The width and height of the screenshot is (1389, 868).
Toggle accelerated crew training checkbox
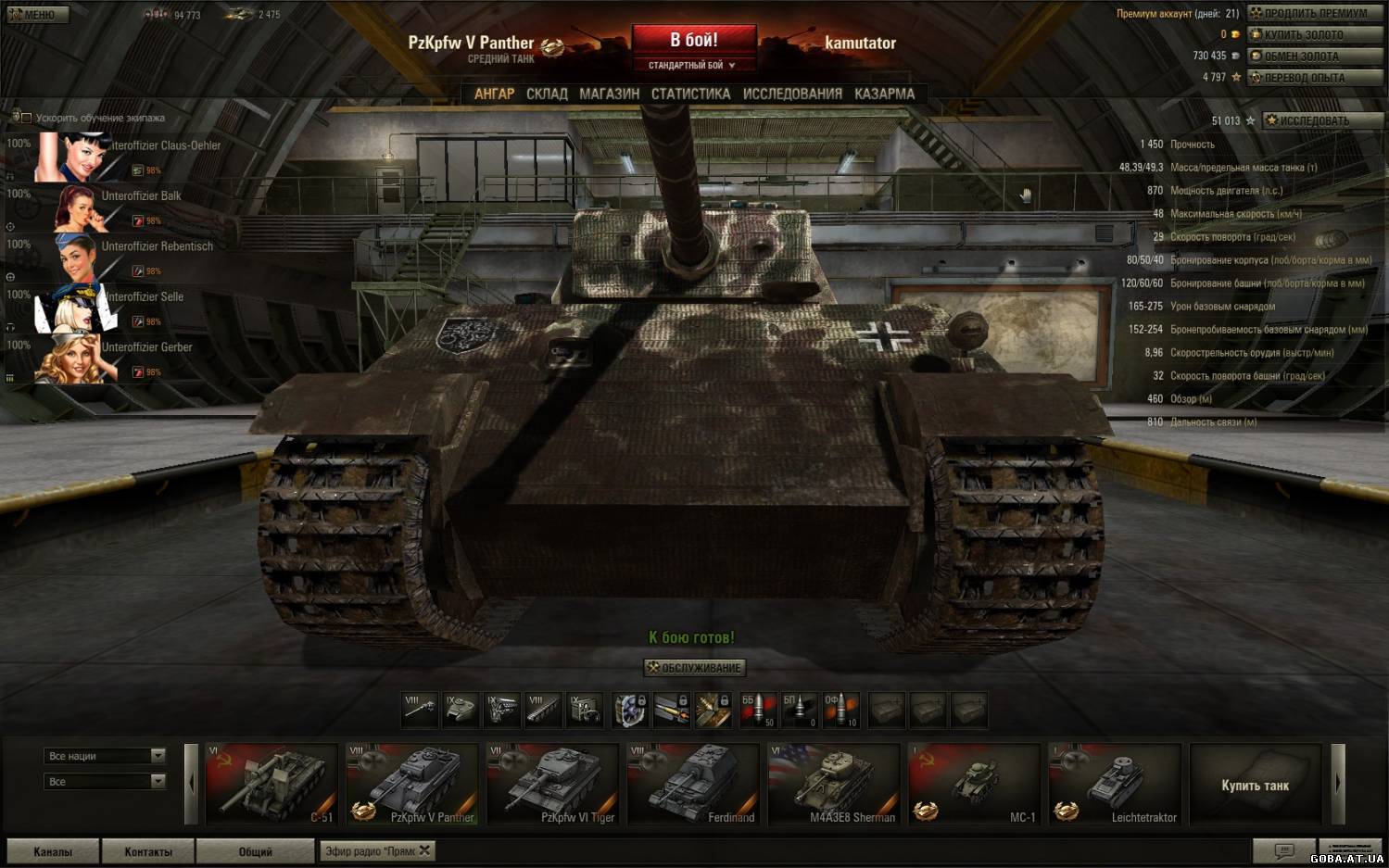[x=26, y=118]
